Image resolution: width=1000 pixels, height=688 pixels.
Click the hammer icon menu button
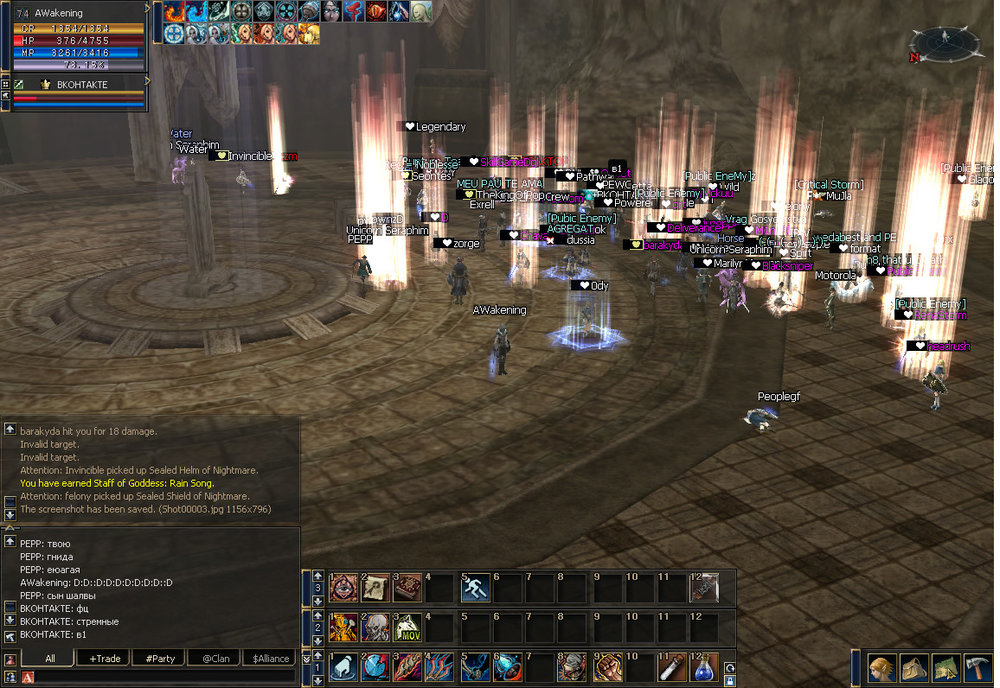point(975,667)
